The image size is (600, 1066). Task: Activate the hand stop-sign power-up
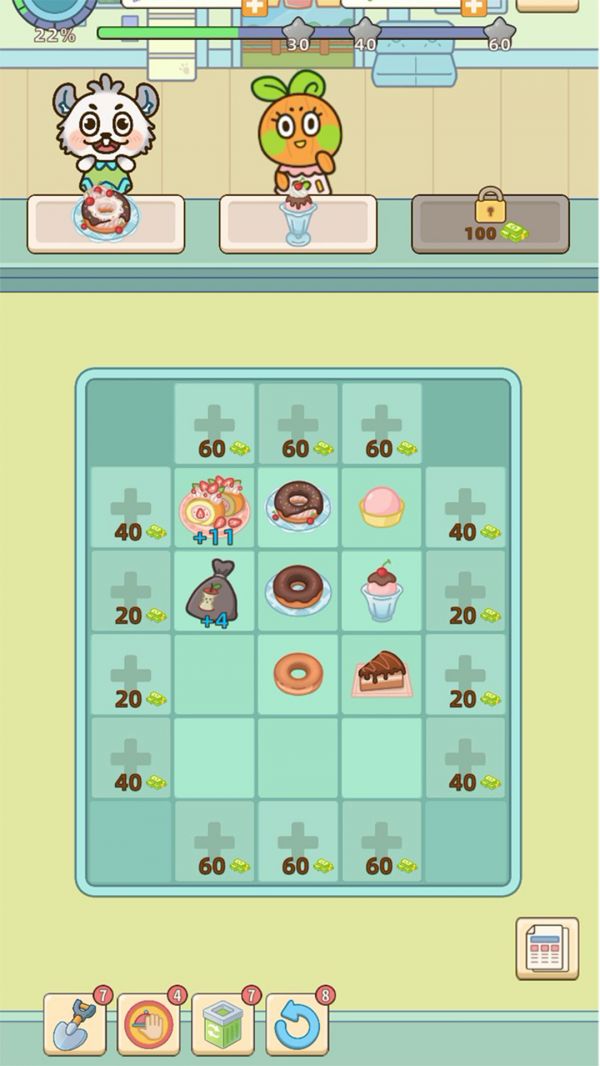(x=149, y=1024)
